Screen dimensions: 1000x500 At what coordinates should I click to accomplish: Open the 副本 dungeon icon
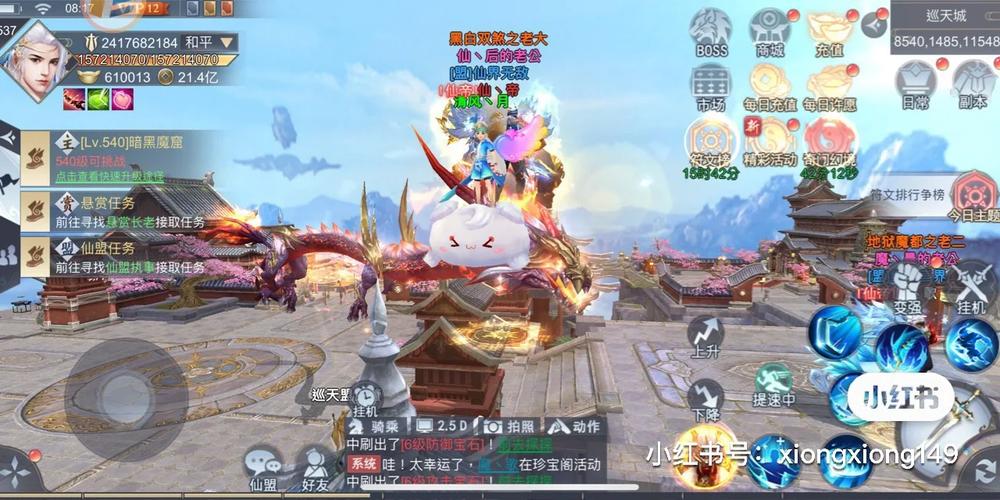tap(971, 82)
